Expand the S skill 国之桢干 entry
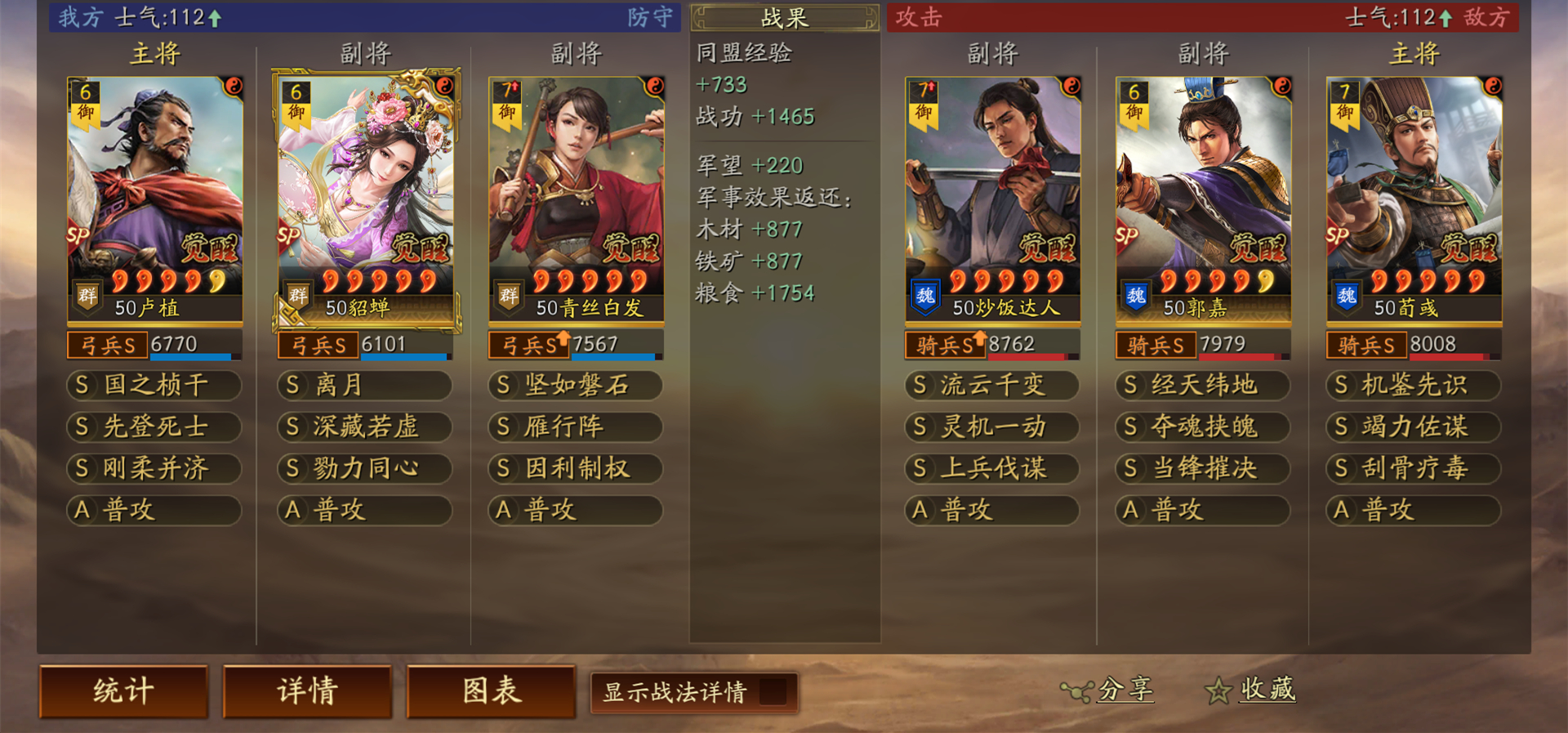1568x733 pixels. 154,386
